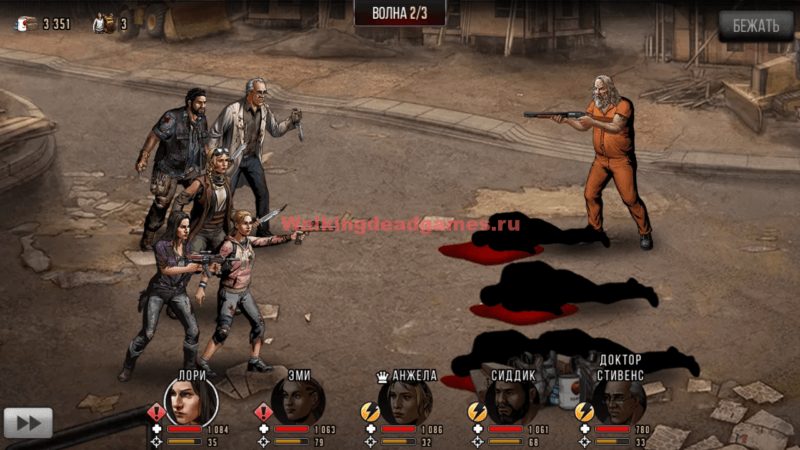Select Доктор Стивенс' portrait

(x=617, y=402)
